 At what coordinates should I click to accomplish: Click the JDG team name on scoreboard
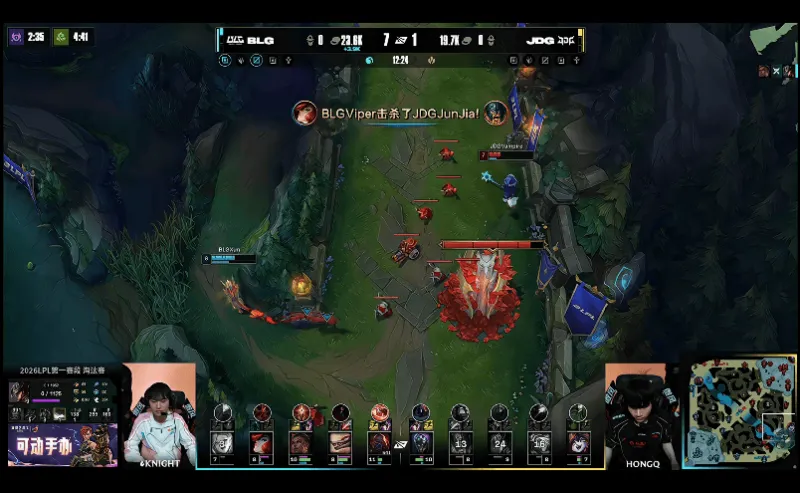[541, 40]
